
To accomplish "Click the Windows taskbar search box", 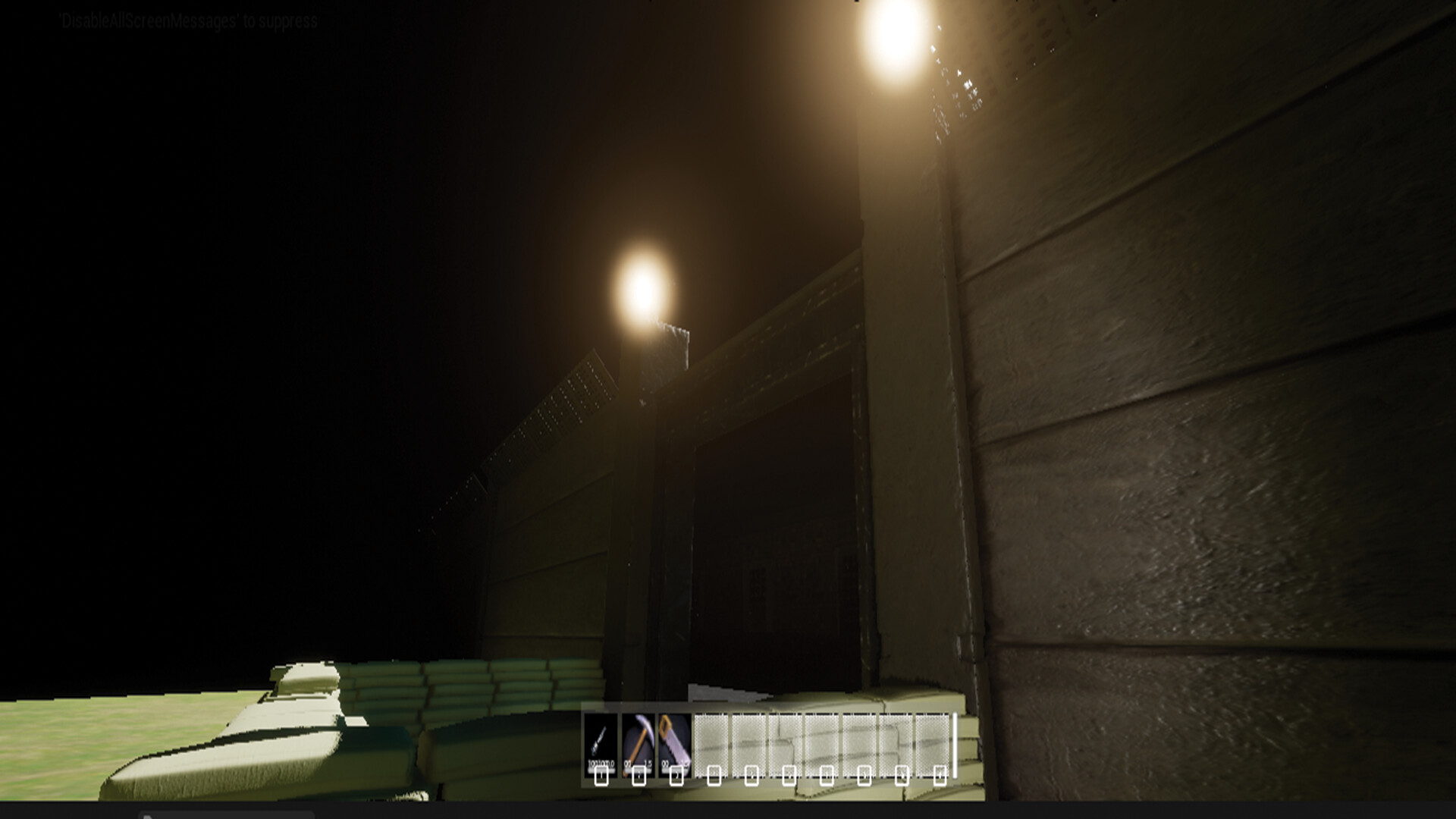I will click(227, 815).
